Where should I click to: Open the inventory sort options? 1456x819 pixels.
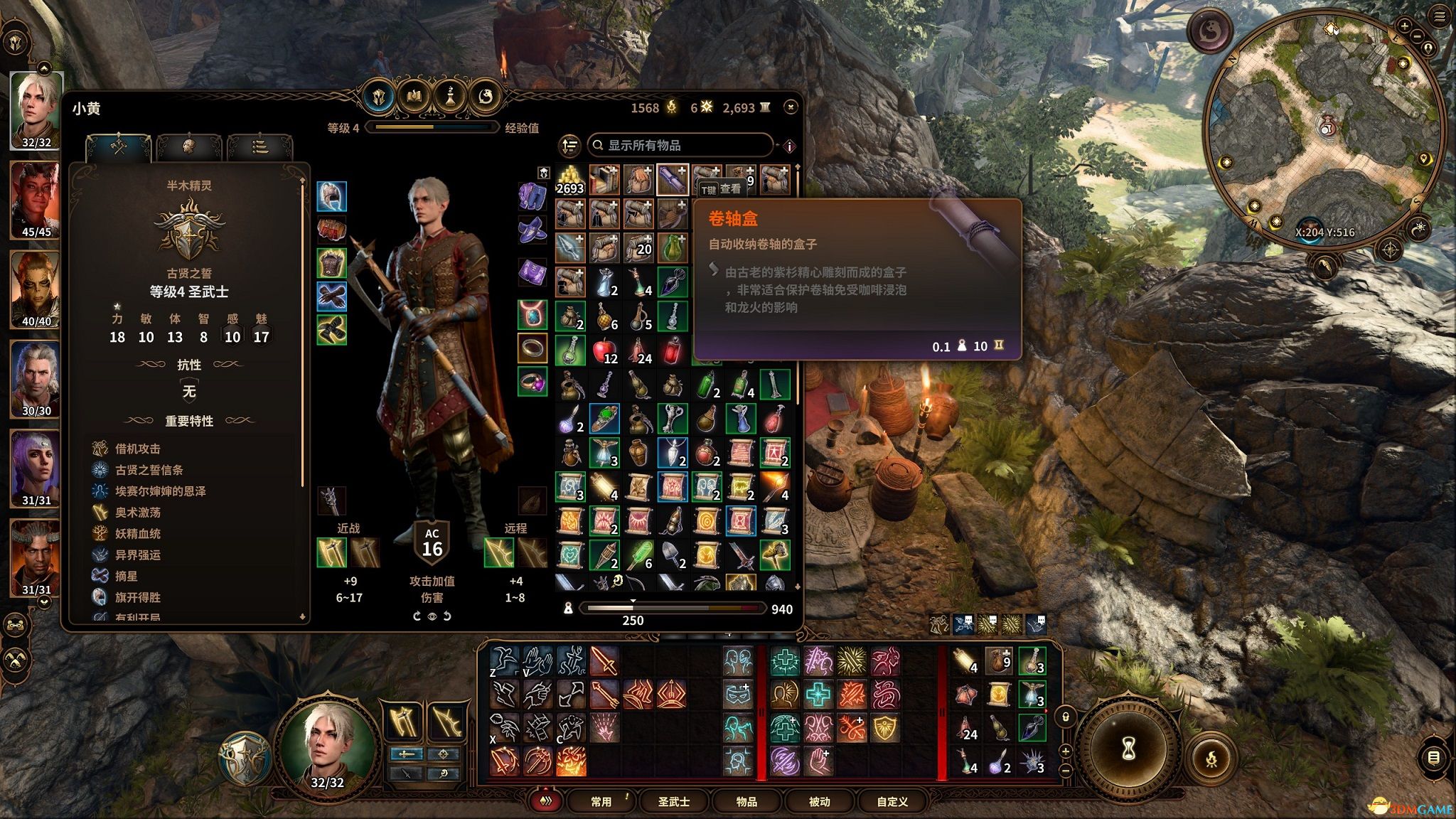tap(569, 146)
